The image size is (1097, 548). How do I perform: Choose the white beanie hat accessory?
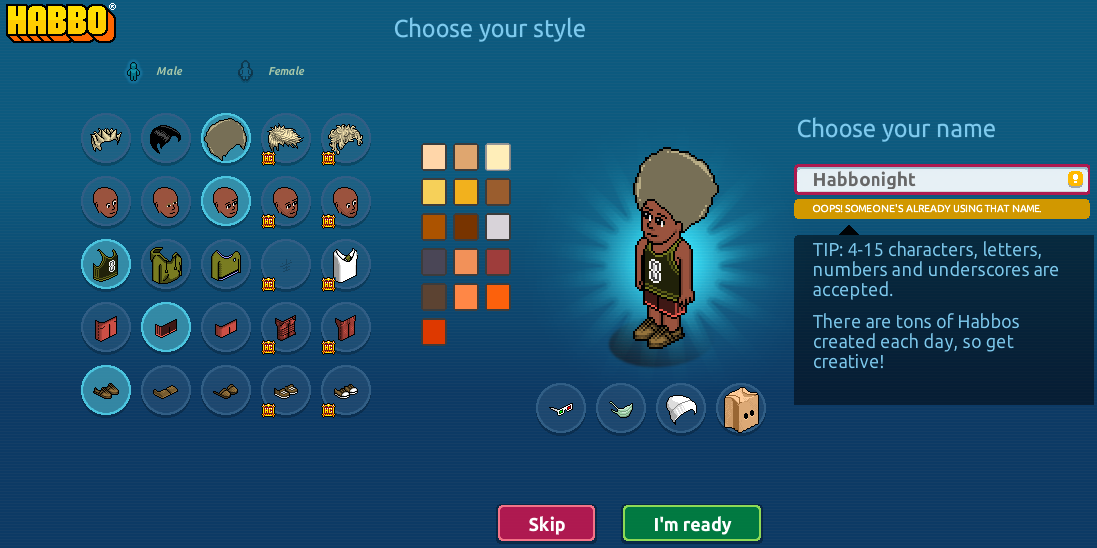[681, 408]
